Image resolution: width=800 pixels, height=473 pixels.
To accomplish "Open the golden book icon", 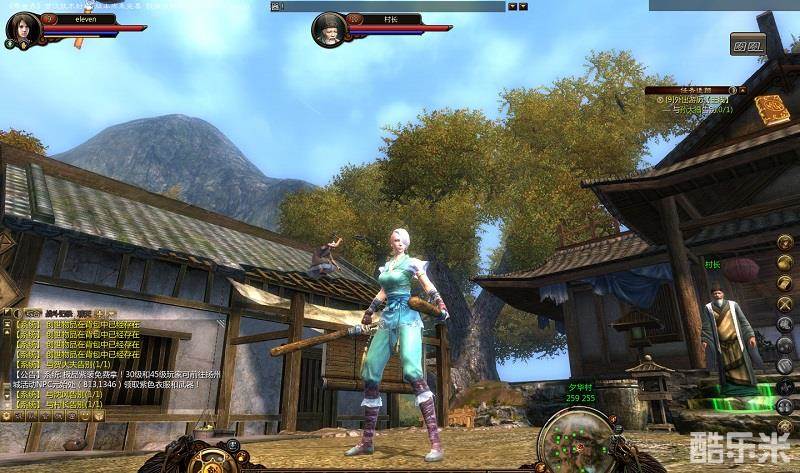I will point(772,108).
